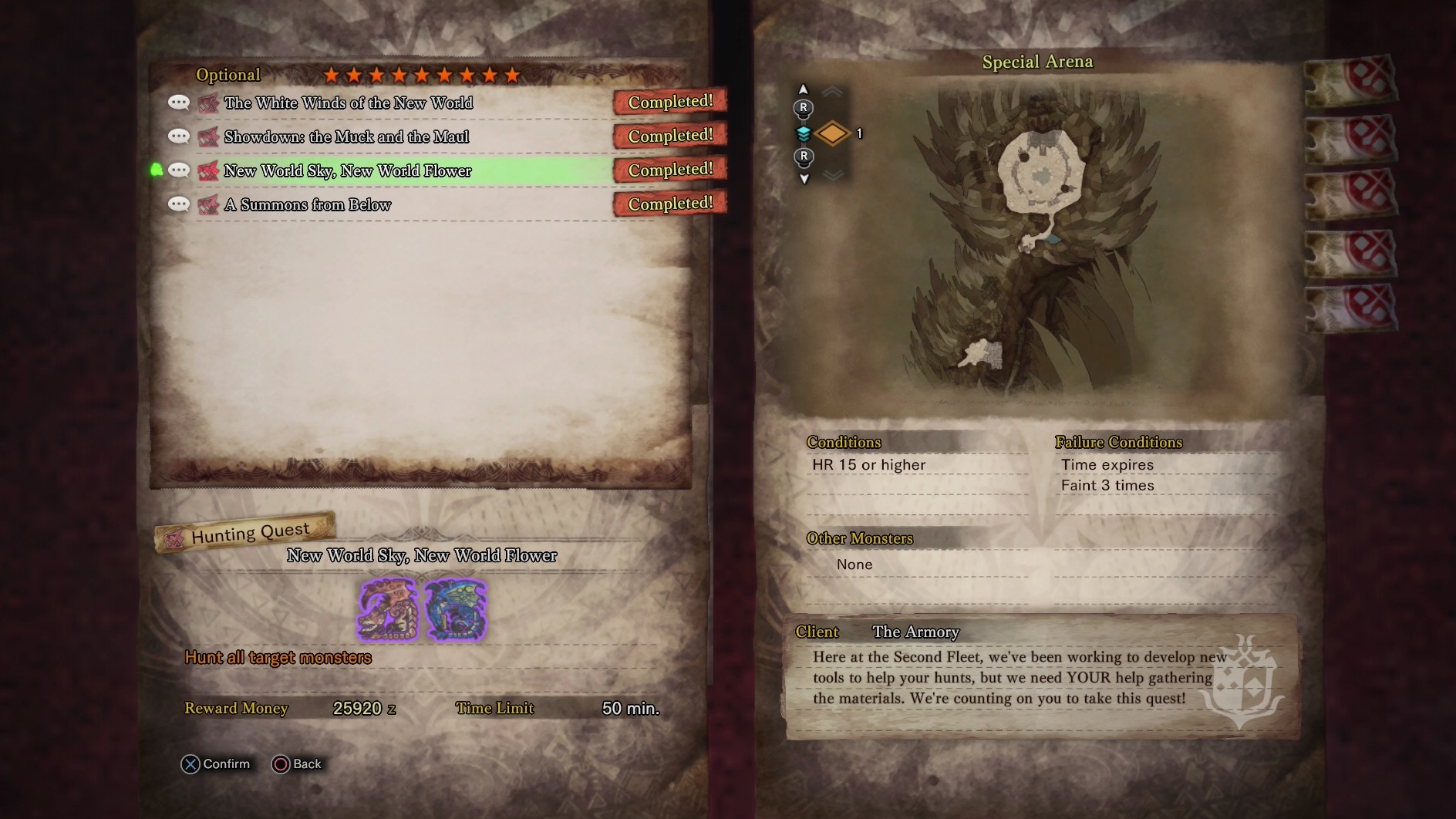Image resolution: width=1456 pixels, height=819 pixels.
Task: Click the Azure Rathalos target monster icon
Action: (456, 609)
